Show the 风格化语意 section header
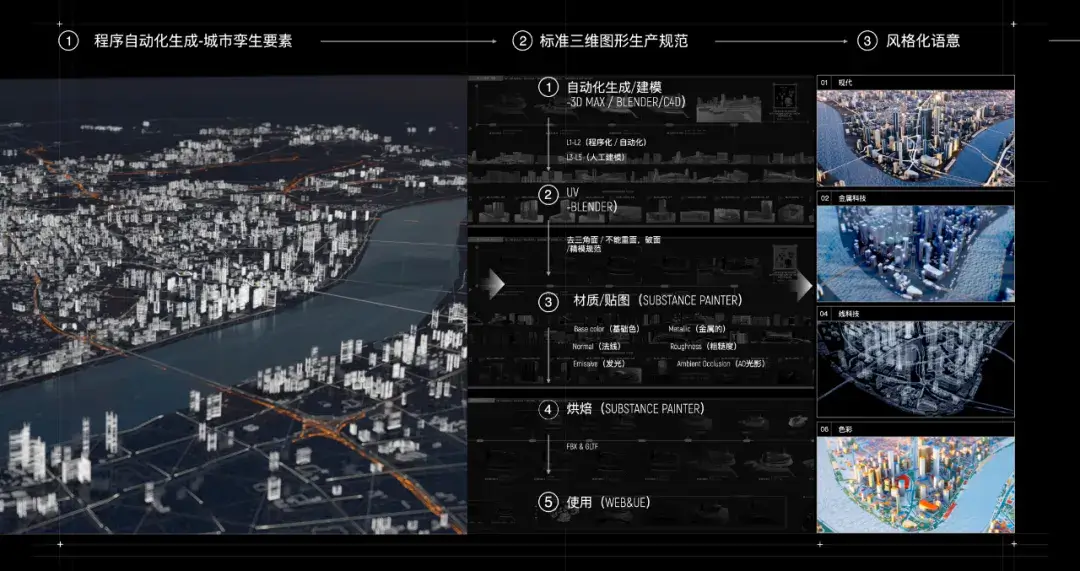Image resolution: width=1080 pixels, height=571 pixels. (x=922, y=41)
